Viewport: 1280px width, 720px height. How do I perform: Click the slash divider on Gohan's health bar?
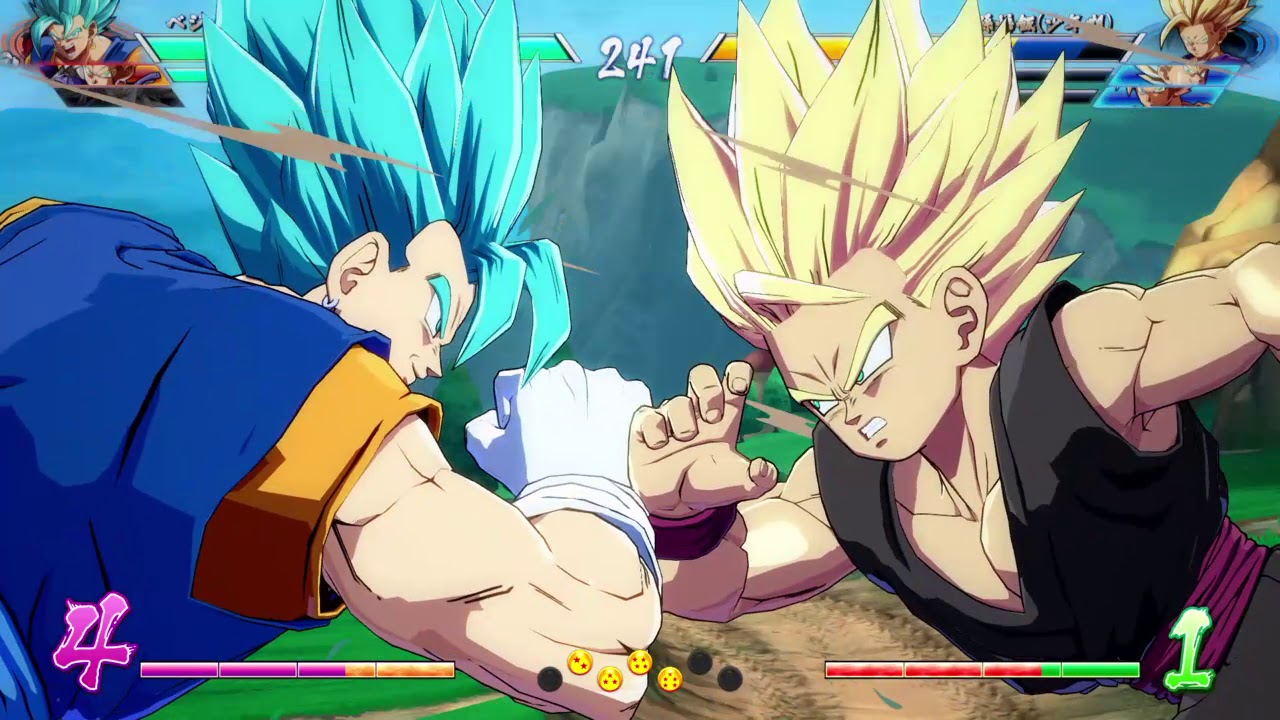(x=1135, y=45)
